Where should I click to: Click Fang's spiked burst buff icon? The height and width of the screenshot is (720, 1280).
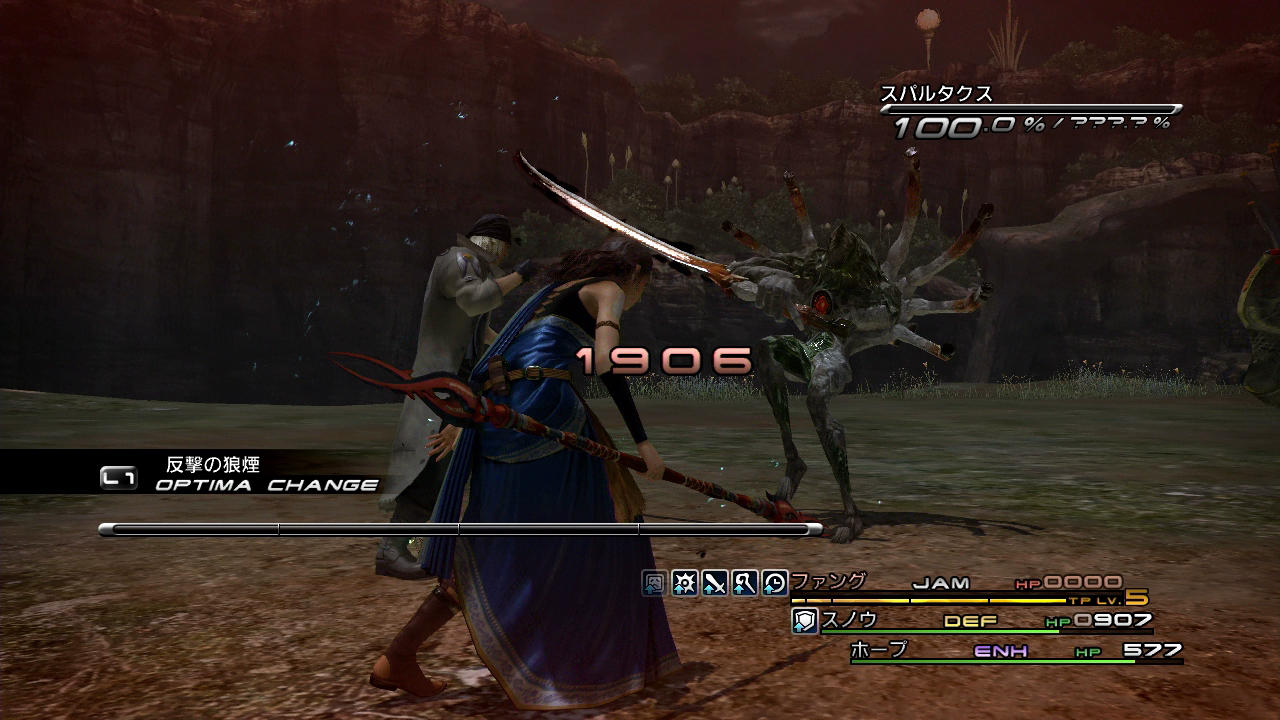coord(684,583)
